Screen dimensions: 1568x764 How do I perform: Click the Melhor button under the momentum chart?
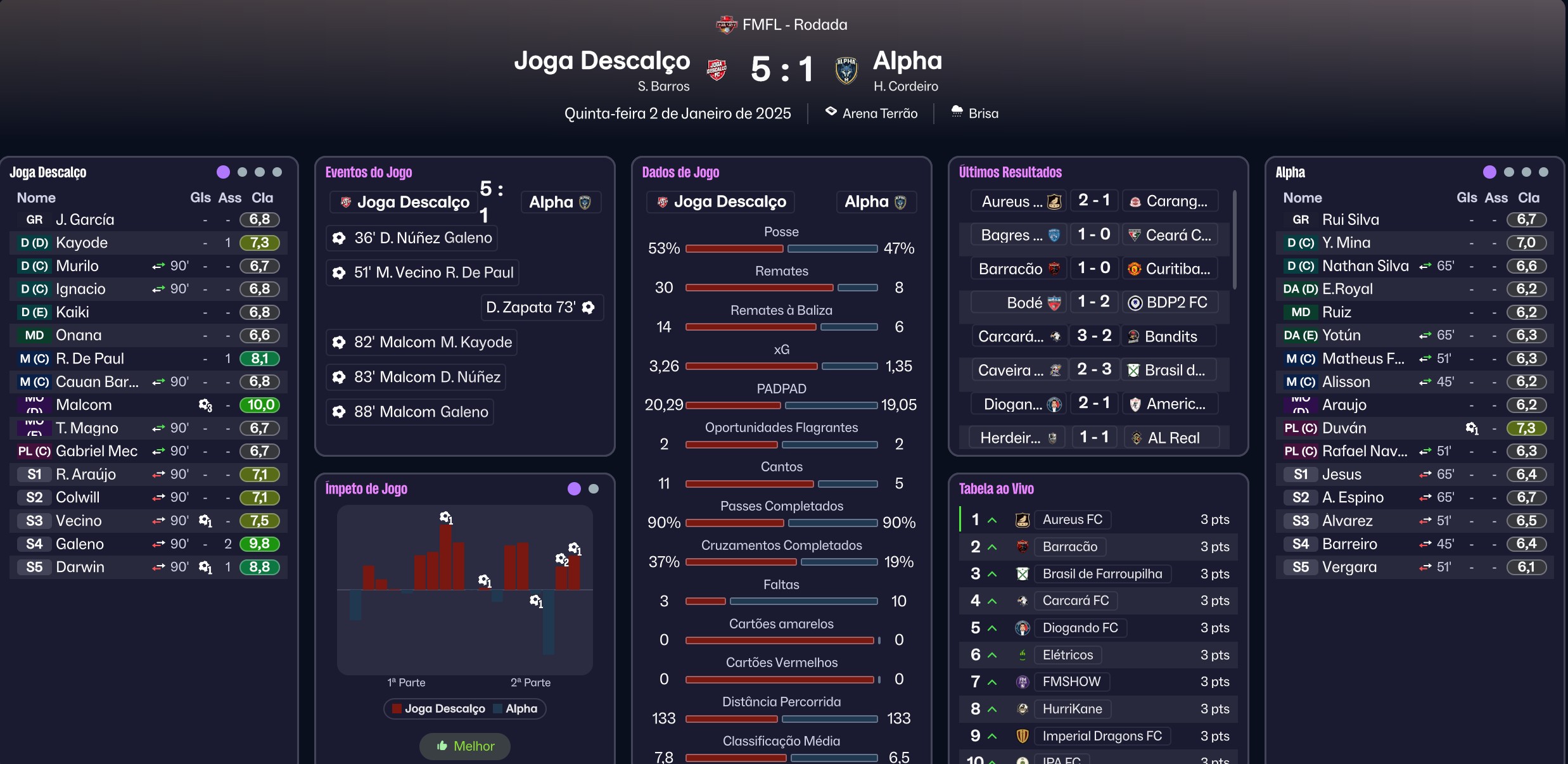[x=465, y=746]
